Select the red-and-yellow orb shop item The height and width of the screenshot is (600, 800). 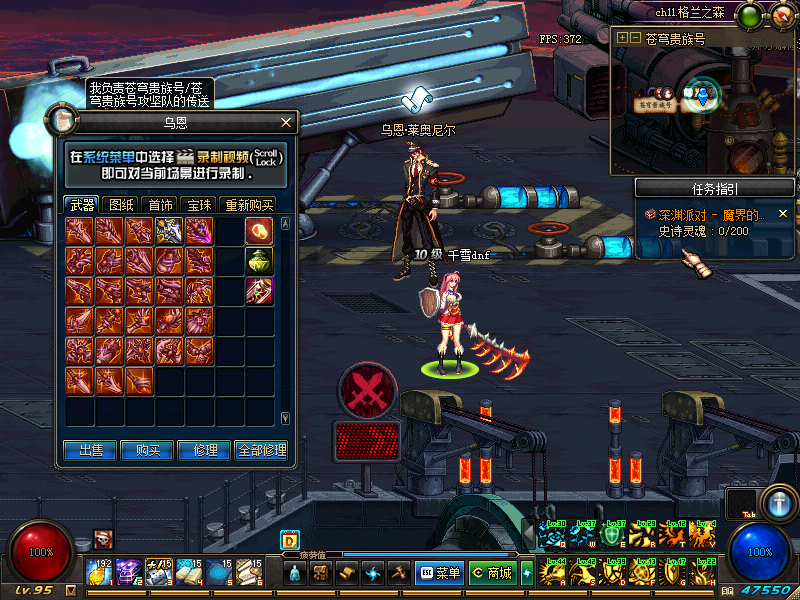tap(259, 232)
